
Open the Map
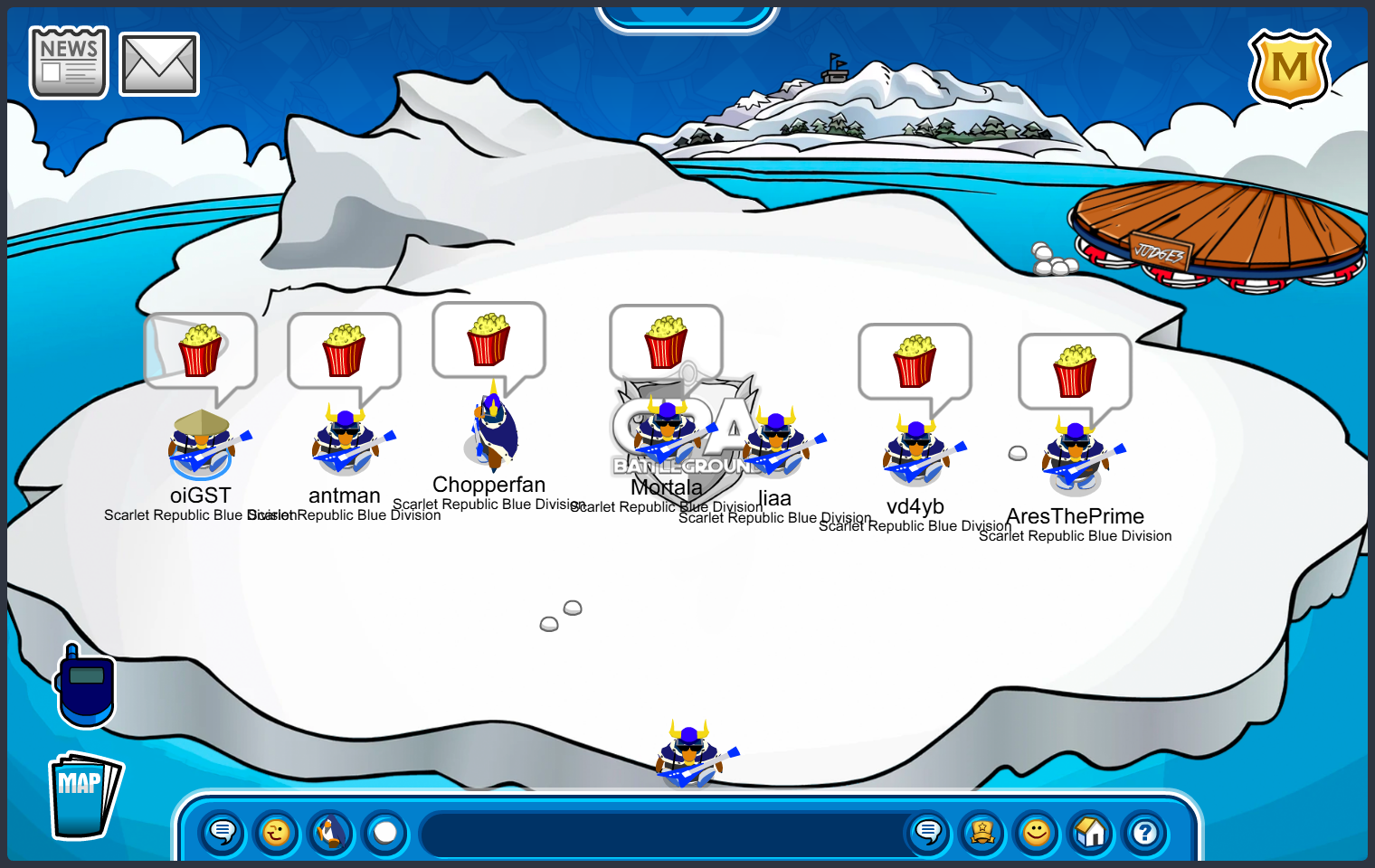84,796
